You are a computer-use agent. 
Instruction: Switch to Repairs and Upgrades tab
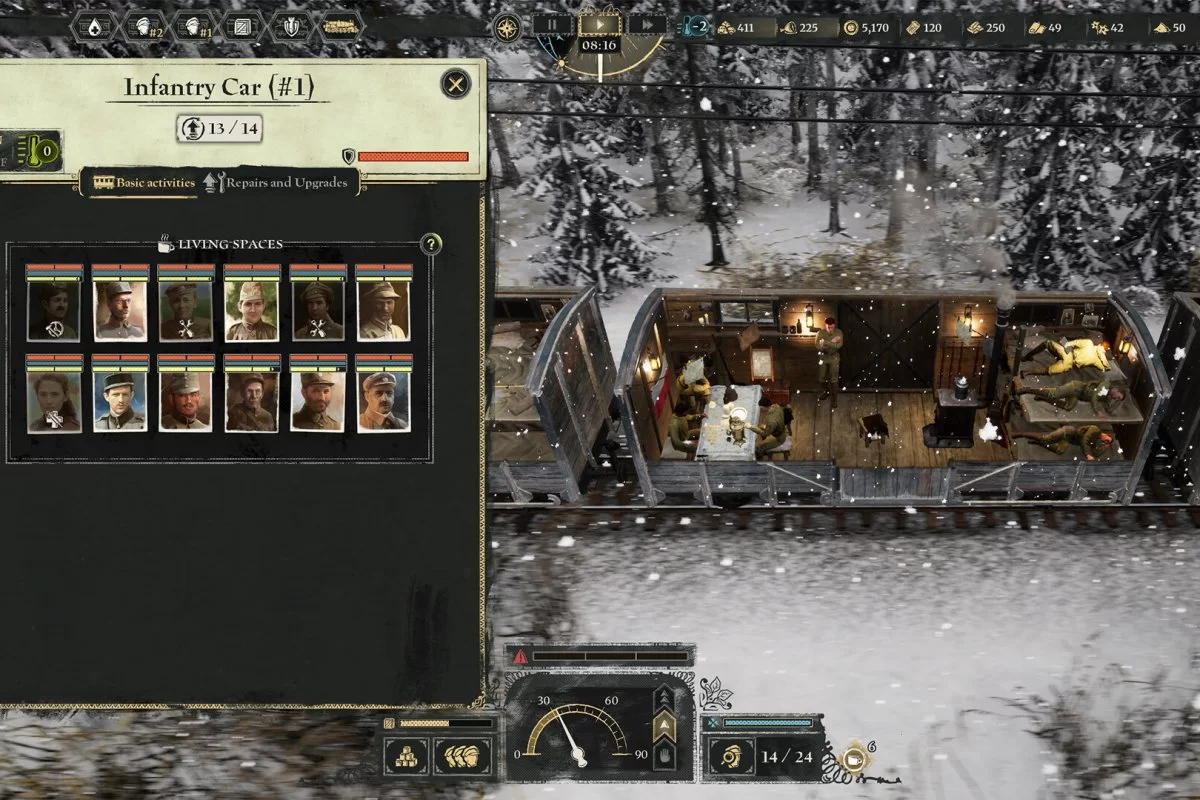pyautogui.click(x=281, y=183)
